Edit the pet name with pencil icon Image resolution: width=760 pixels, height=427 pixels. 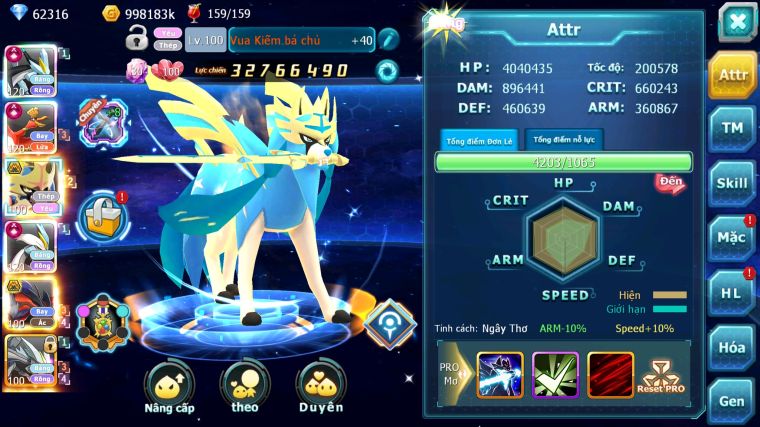coord(388,40)
